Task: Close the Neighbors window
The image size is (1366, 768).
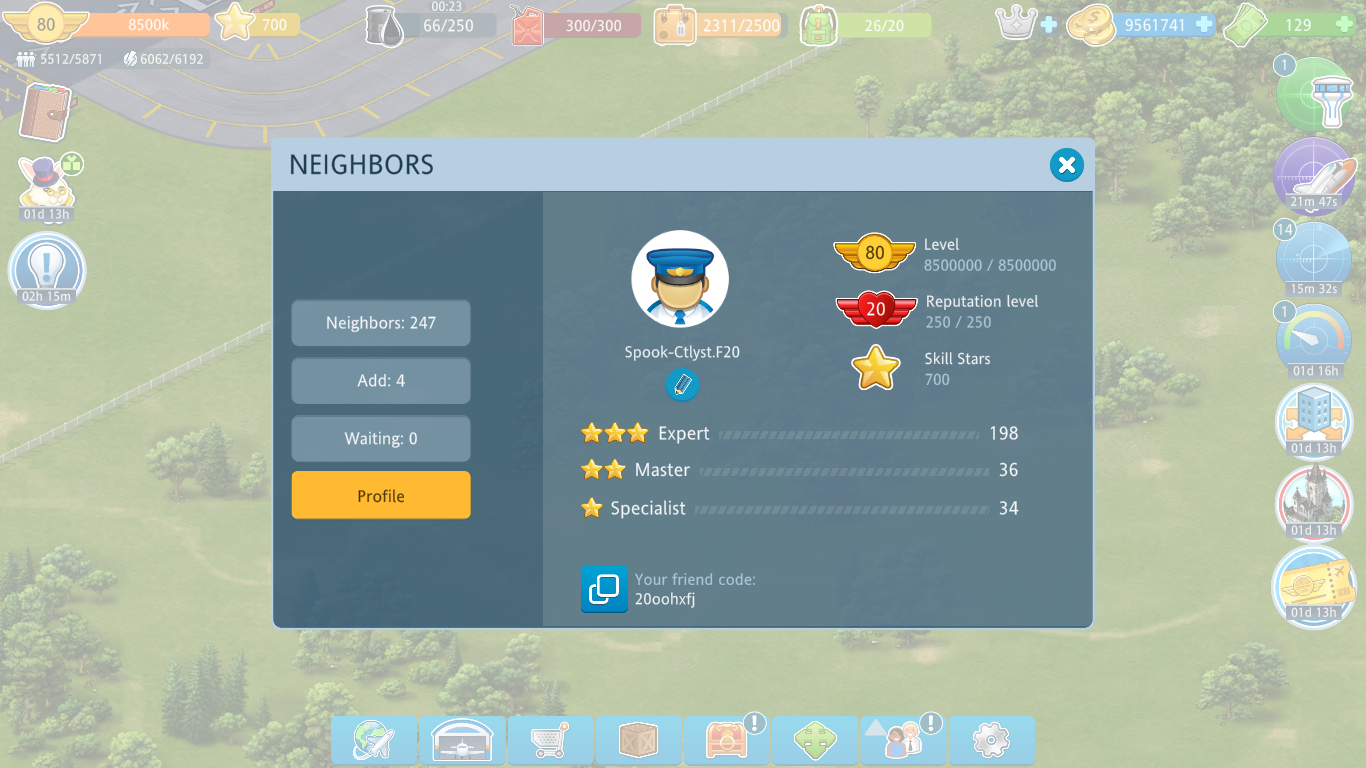Action: point(1067,165)
